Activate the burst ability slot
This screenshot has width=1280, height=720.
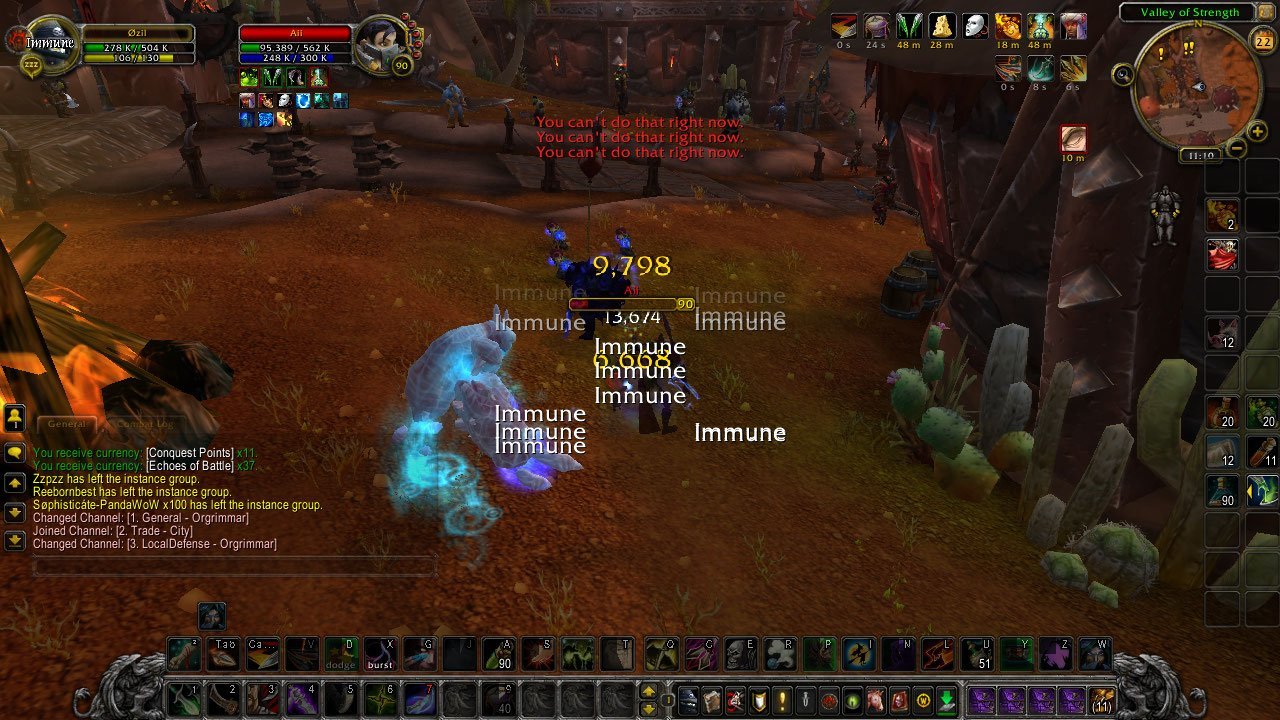point(380,654)
